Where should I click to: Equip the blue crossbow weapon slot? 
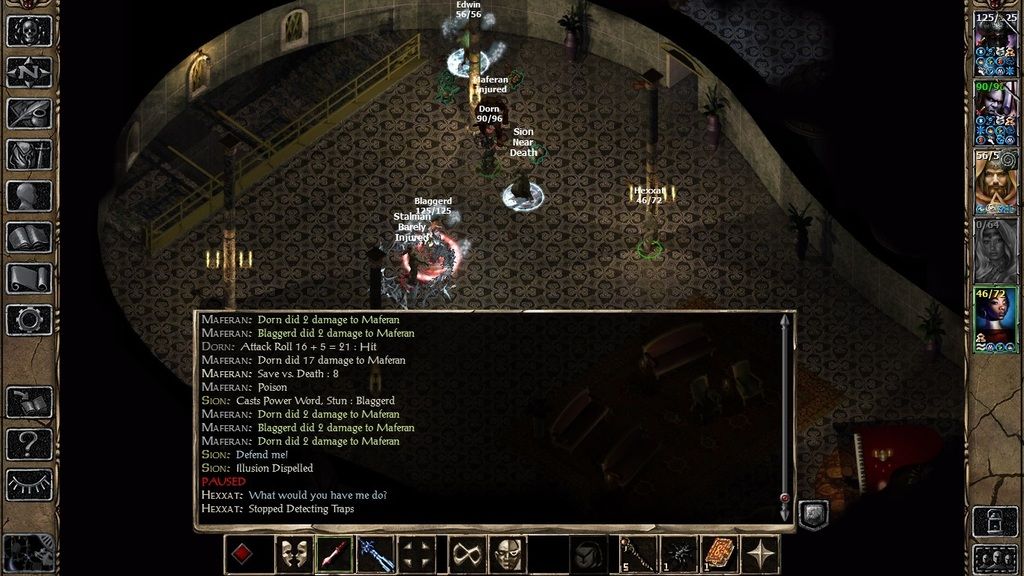click(377, 555)
